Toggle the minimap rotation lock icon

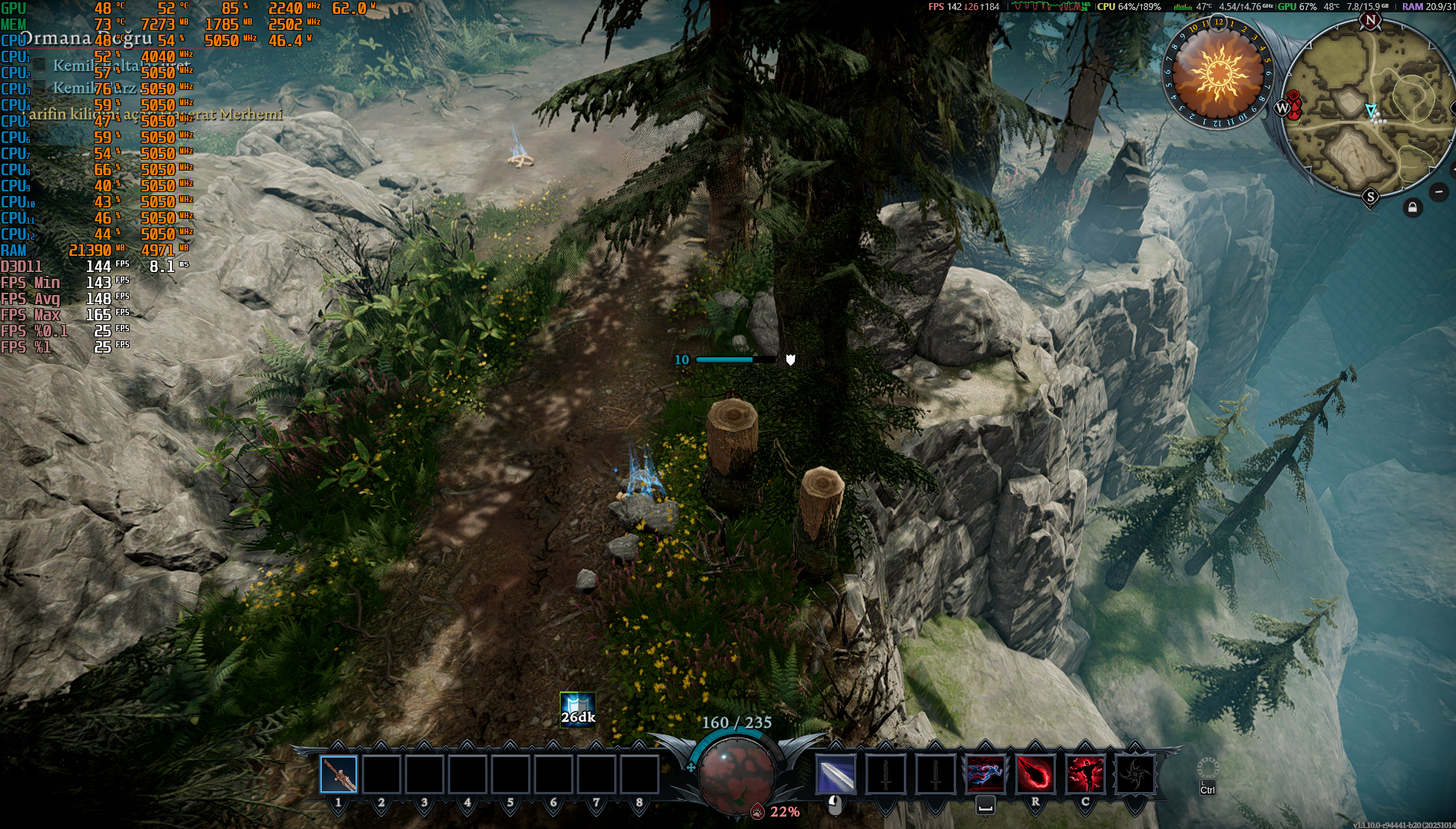pyautogui.click(x=1412, y=207)
